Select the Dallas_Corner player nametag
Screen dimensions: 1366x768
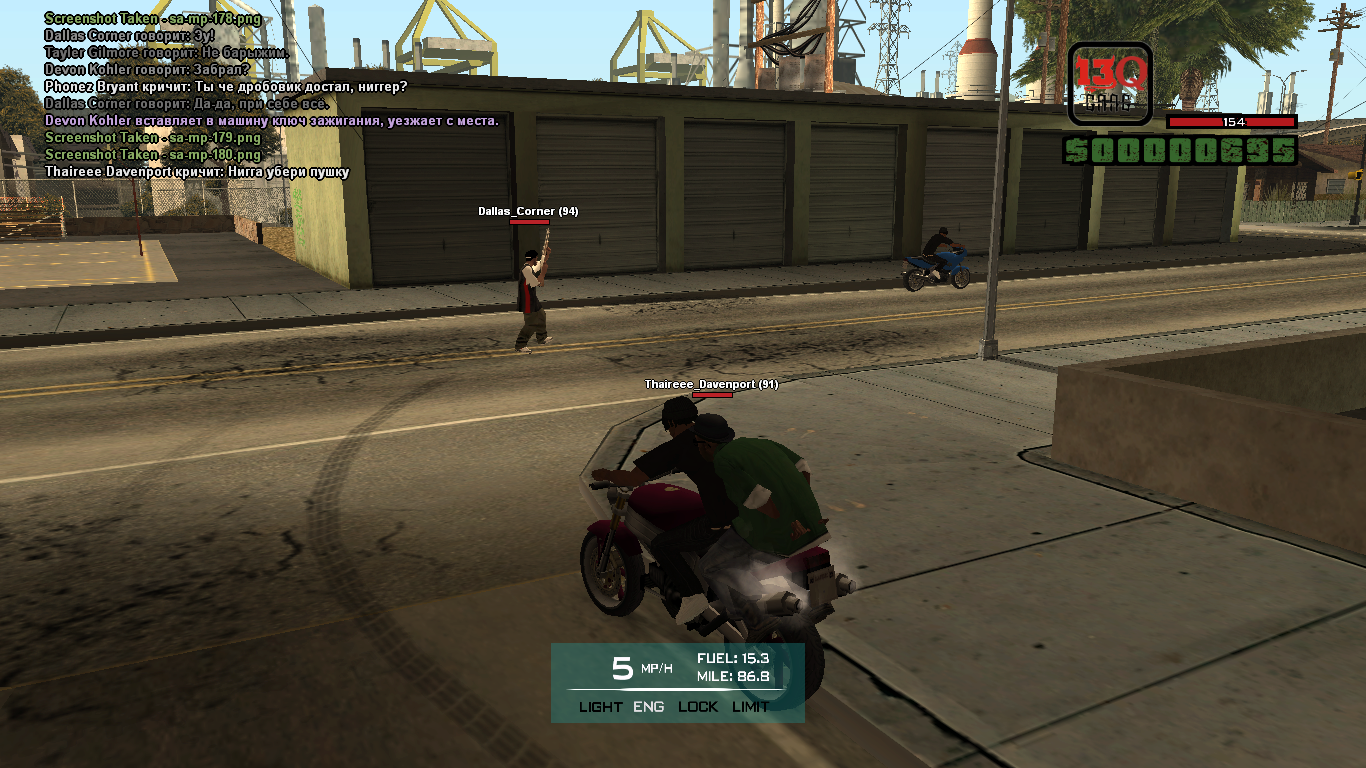(x=528, y=212)
